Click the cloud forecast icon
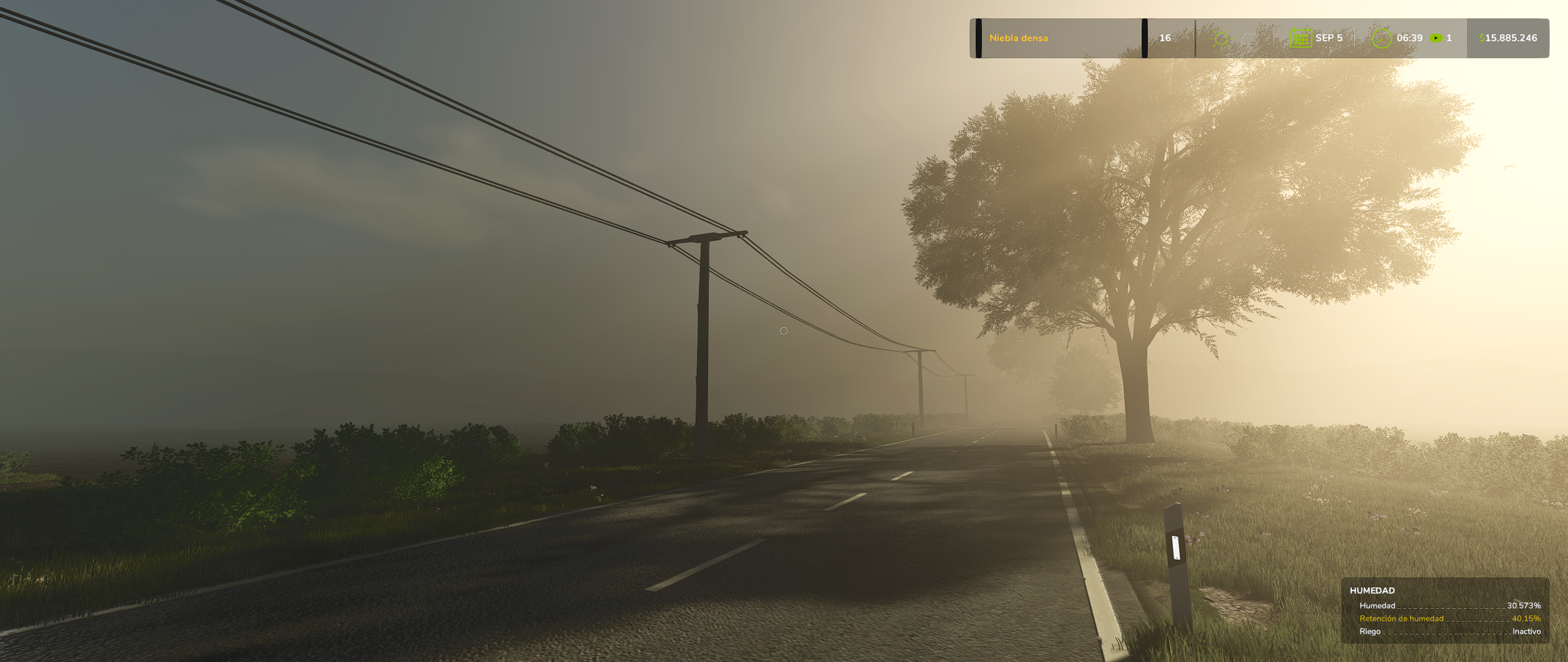 click(1248, 39)
